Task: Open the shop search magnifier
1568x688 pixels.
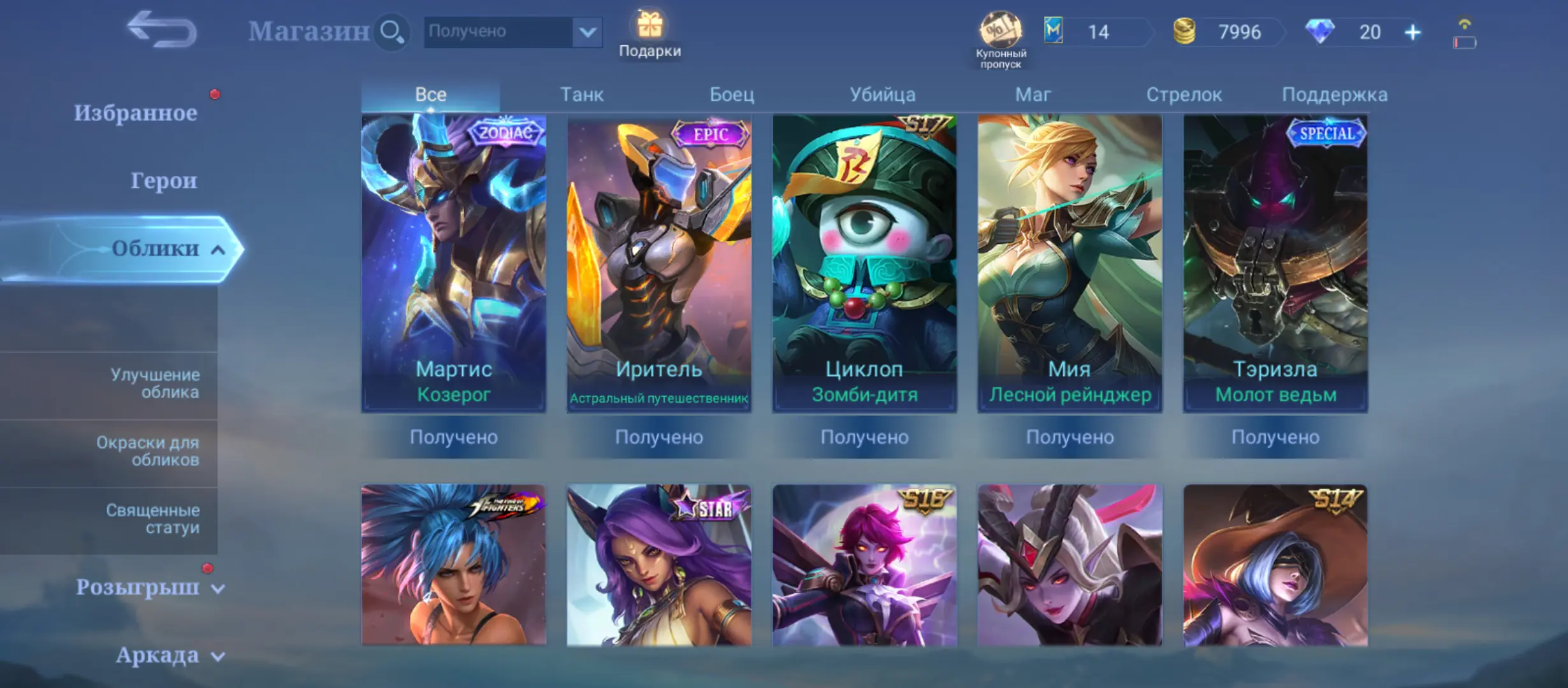Action: 391,31
